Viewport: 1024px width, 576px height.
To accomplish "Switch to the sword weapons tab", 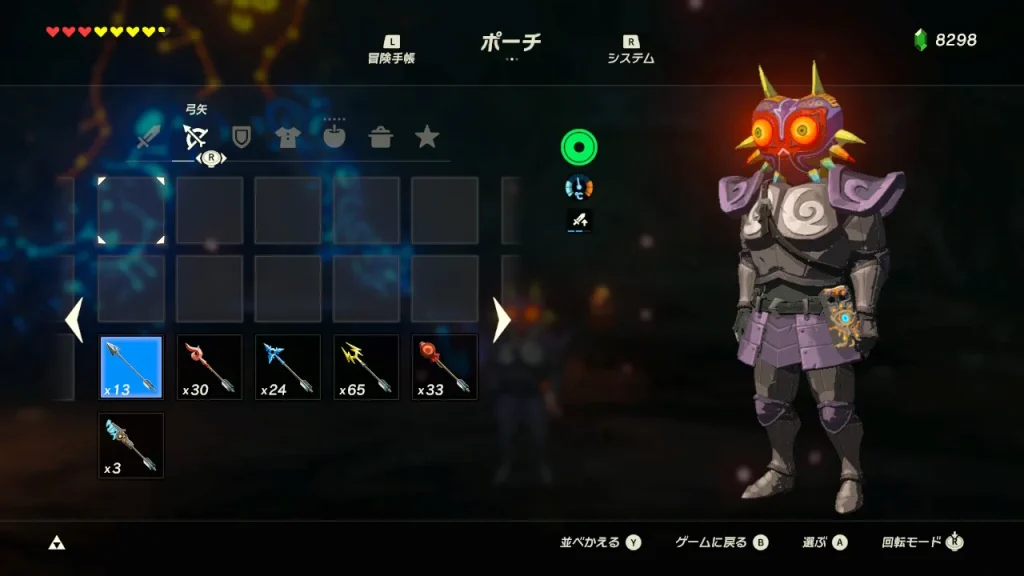I will pyautogui.click(x=149, y=137).
